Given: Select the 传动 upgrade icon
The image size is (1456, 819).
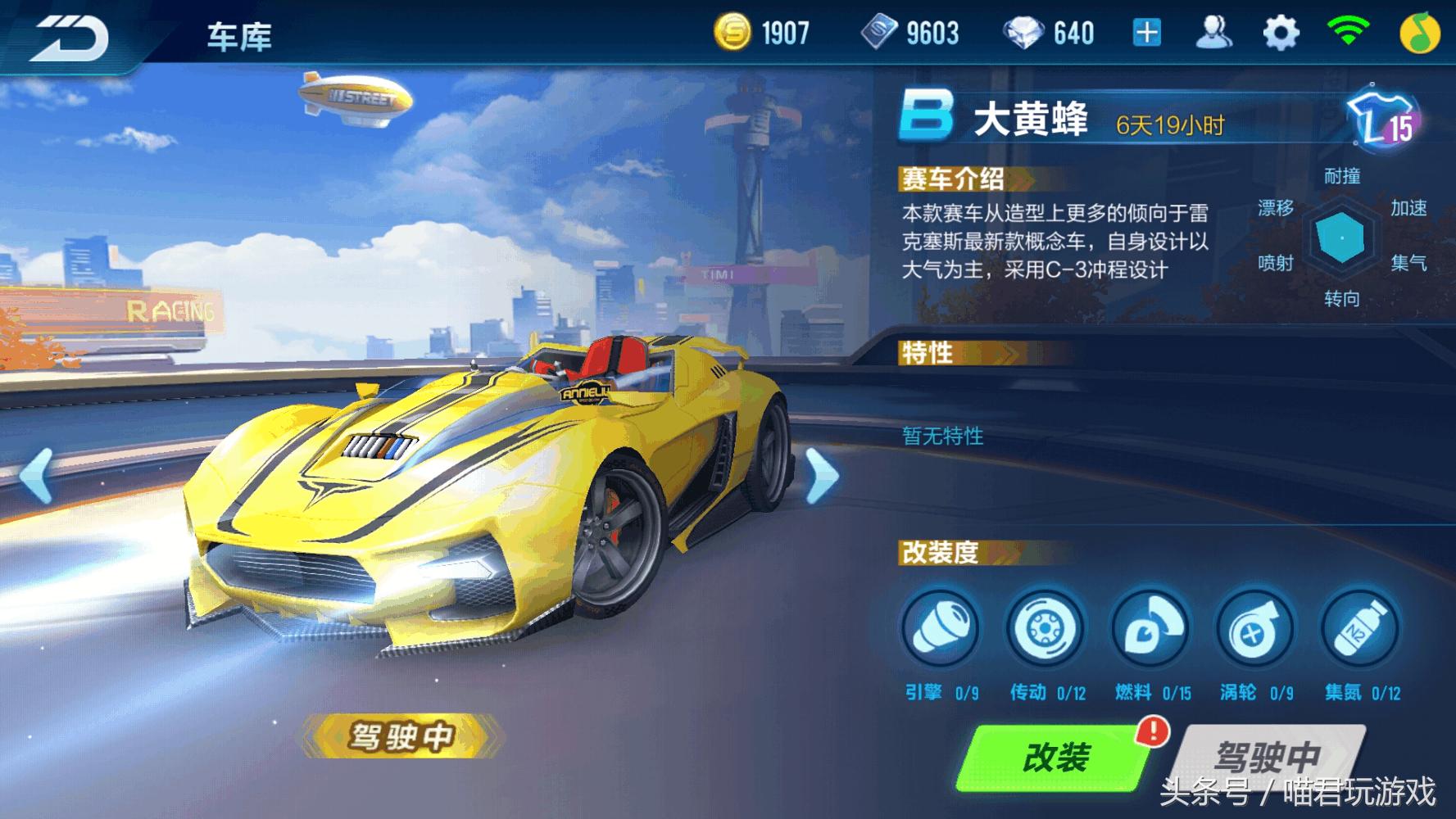Looking at the screenshot, I should pyautogui.click(x=1045, y=628).
